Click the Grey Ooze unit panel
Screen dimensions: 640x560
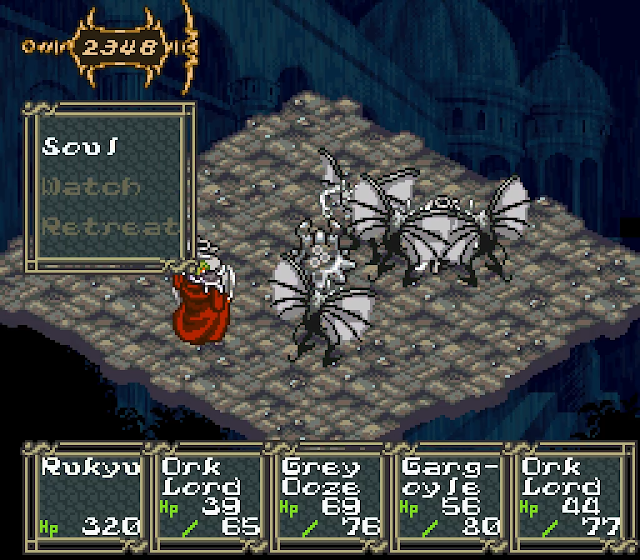[327, 494]
